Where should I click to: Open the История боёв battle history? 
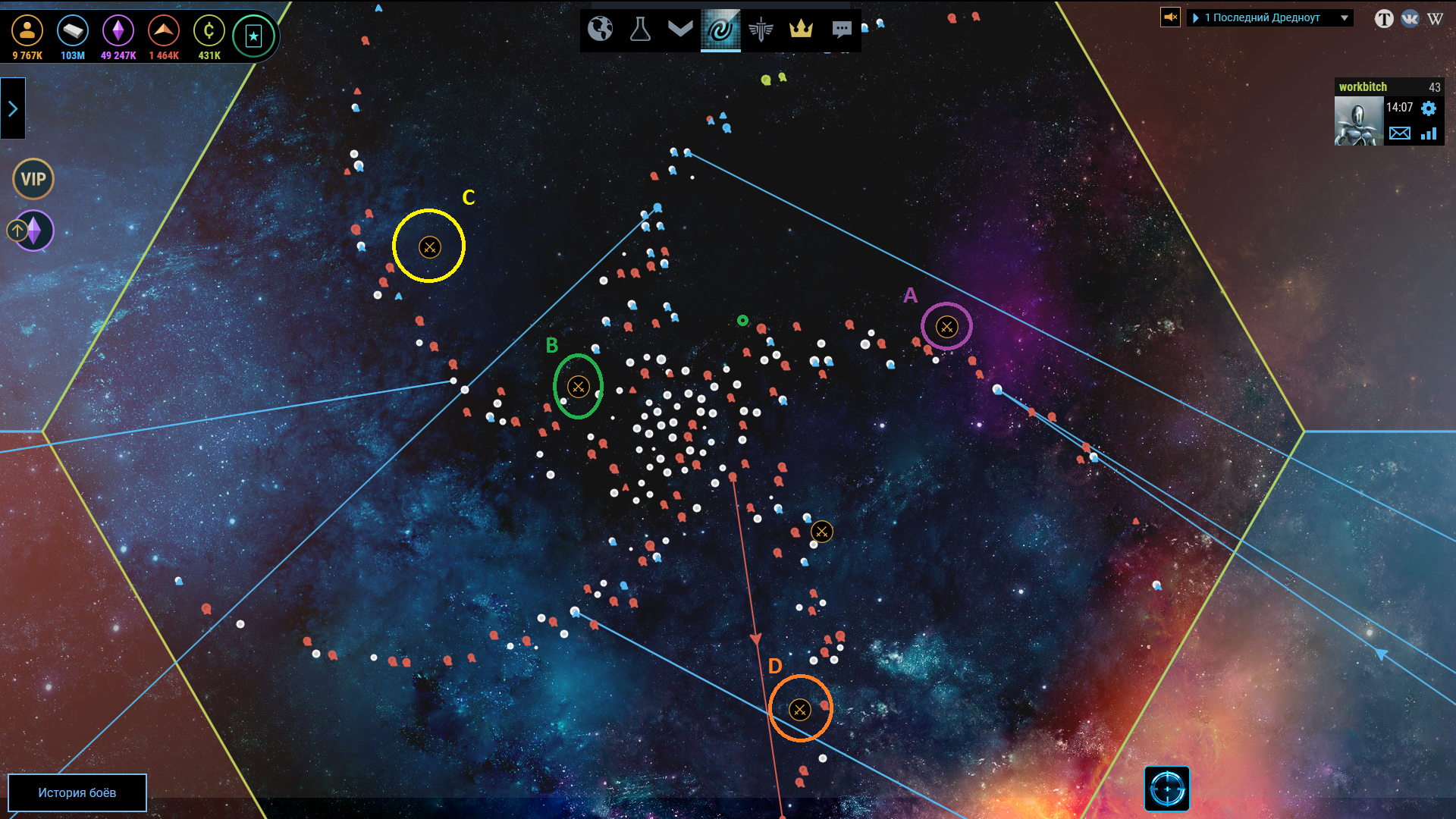[x=77, y=792]
